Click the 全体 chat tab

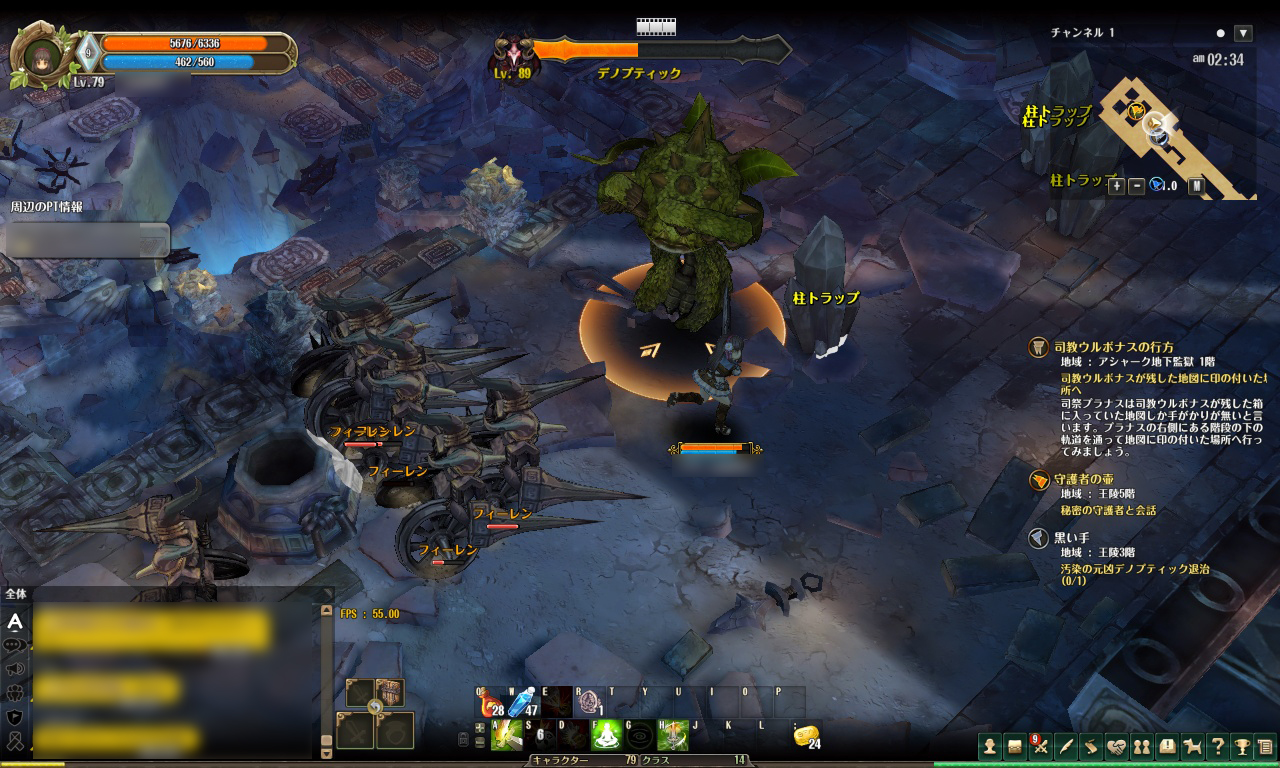[16, 593]
